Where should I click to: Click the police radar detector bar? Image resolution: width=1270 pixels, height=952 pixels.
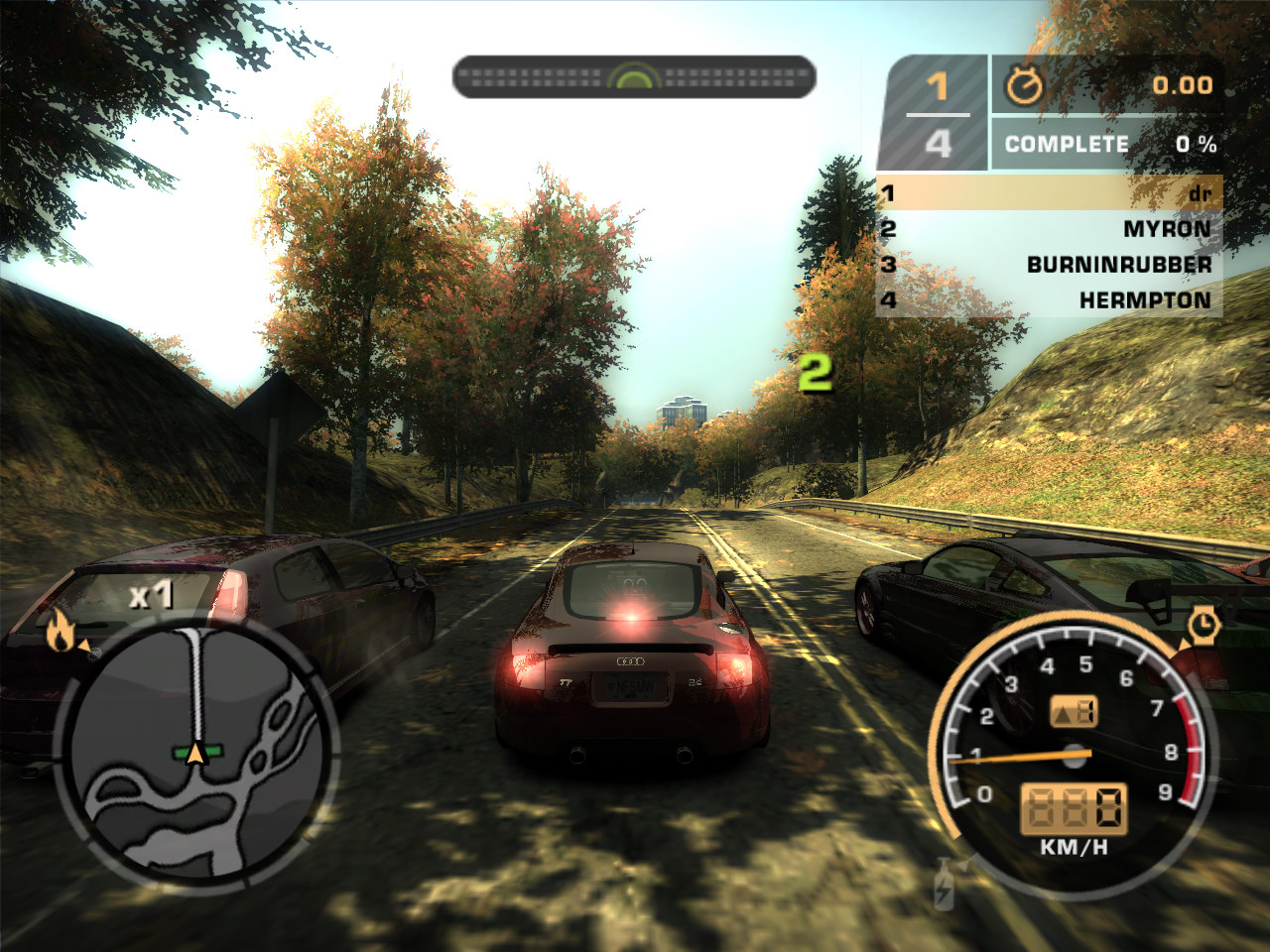tap(634, 77)
